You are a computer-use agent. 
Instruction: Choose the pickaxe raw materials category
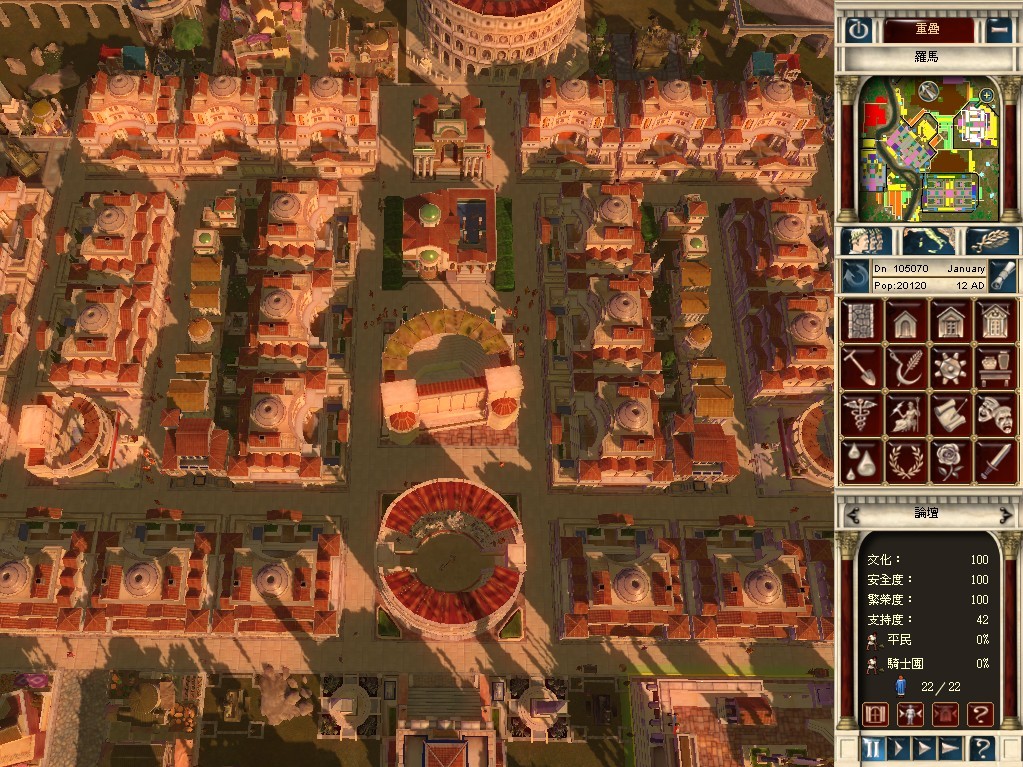pos(861,367)
